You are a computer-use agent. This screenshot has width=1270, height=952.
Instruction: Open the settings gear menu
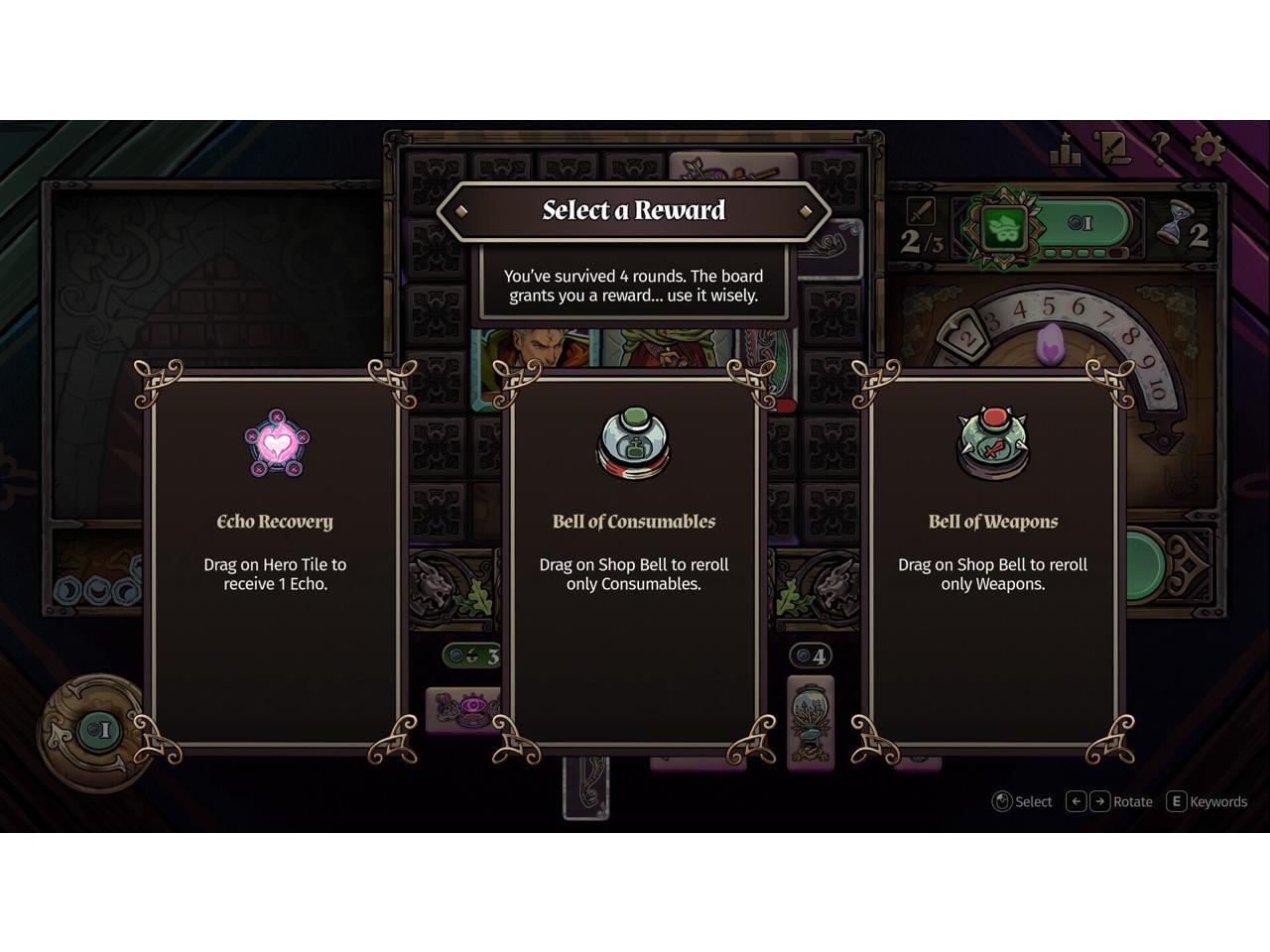[x=1207, y=149]
